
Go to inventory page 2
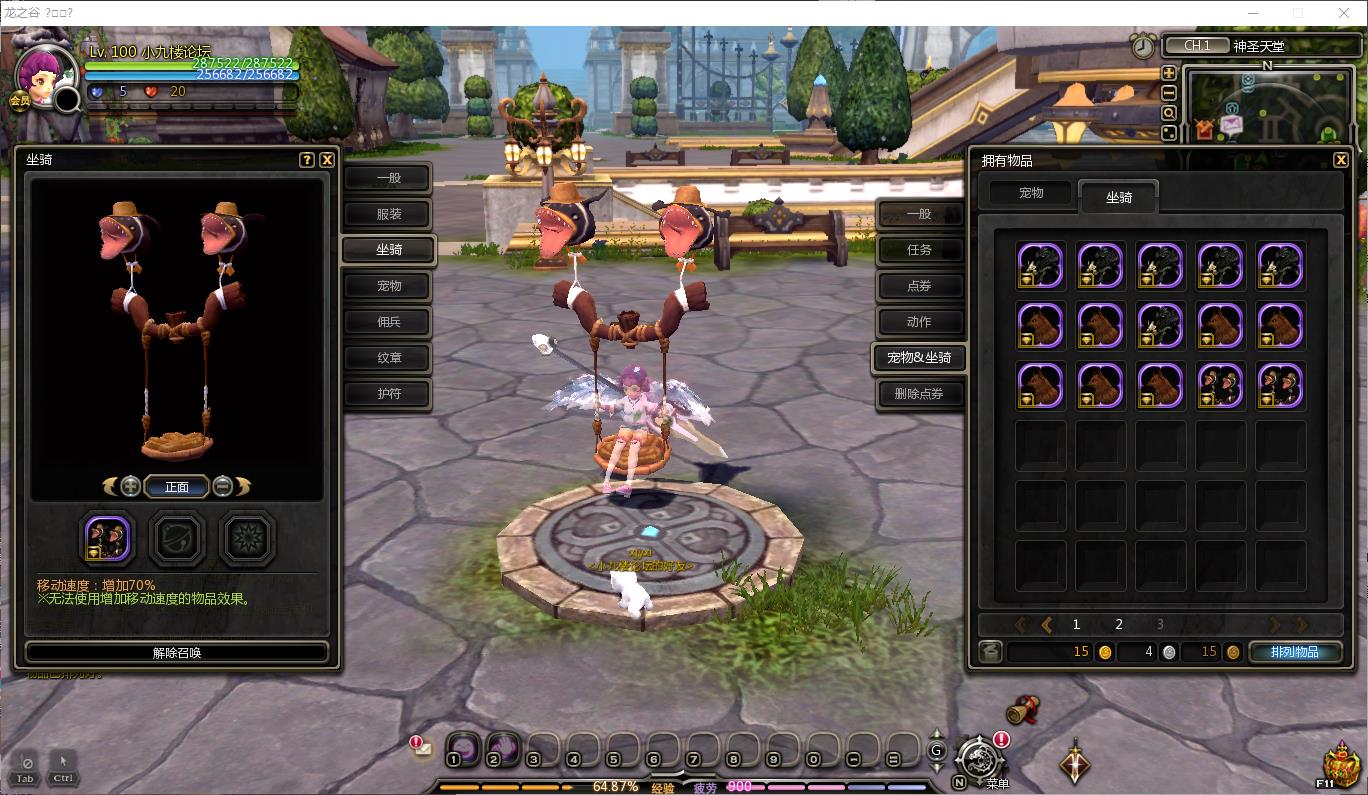(x=1119, y=624)
